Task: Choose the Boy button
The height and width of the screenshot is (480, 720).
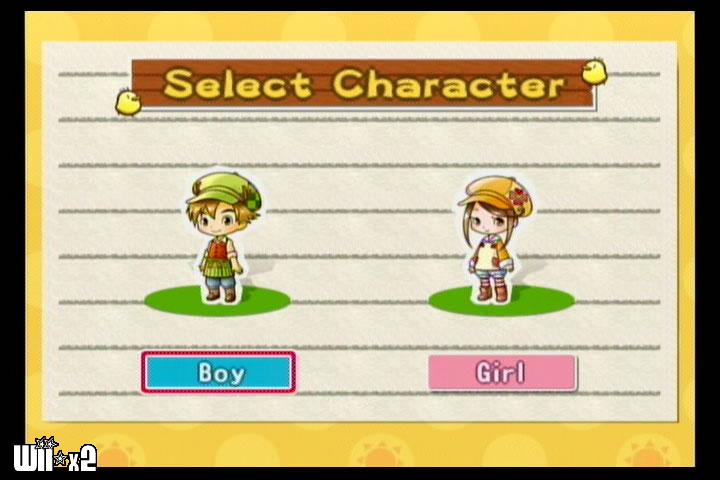Action: pyautogui.click(x=218, y=372)
